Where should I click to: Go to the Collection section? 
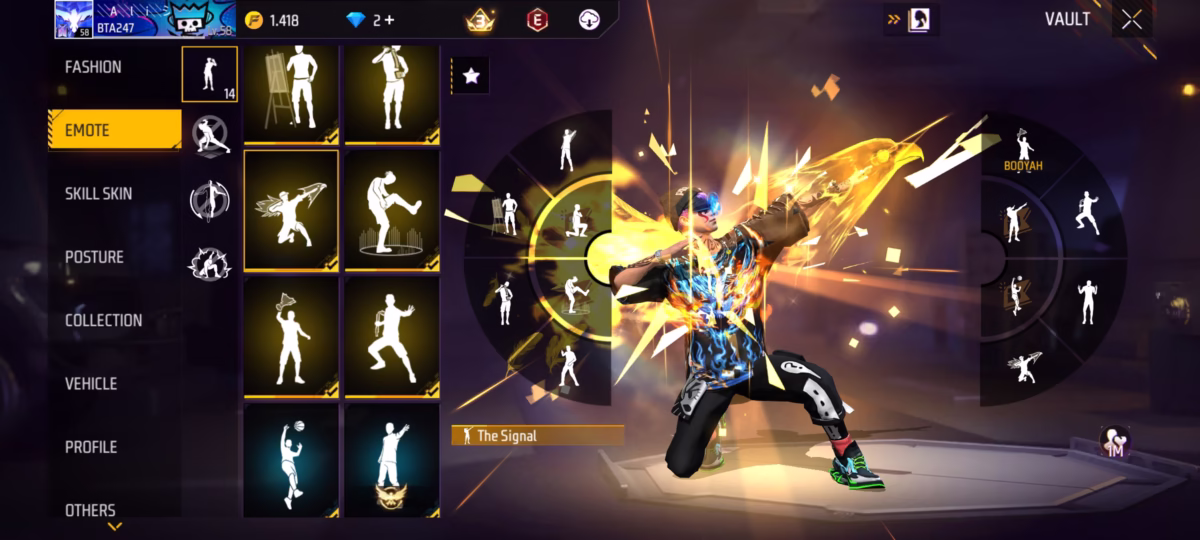pos(103,320)
